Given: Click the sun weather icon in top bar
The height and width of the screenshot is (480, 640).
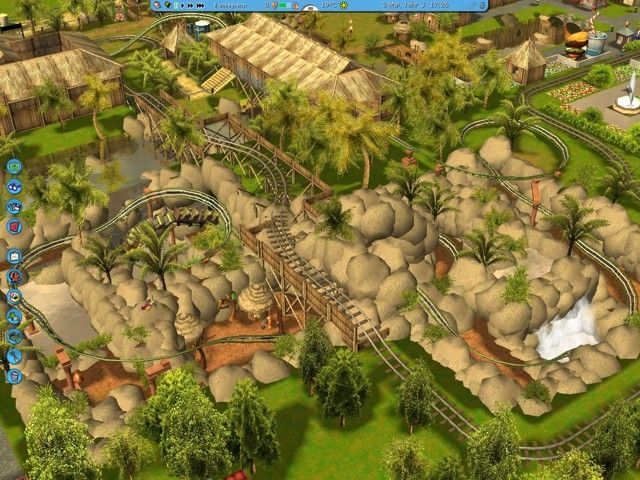Looking at the screenshot, I should pyautogui.click(x=345, y=5).
